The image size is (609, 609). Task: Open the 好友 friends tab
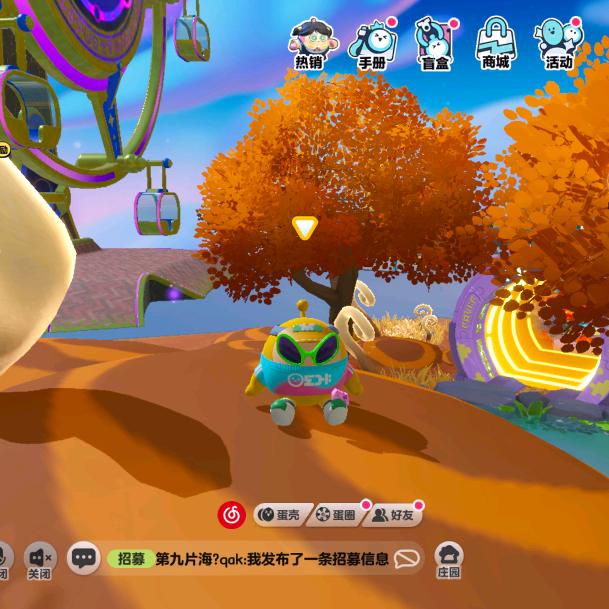[393, 515]
